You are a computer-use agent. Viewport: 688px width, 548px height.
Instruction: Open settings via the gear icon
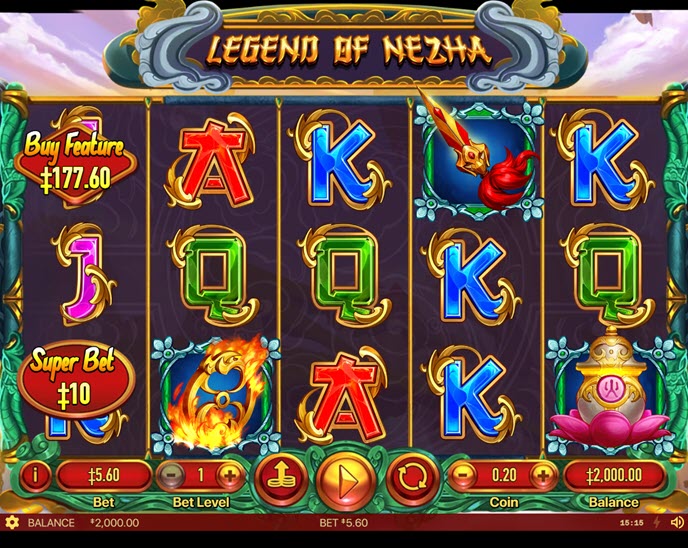coord(12,522)
